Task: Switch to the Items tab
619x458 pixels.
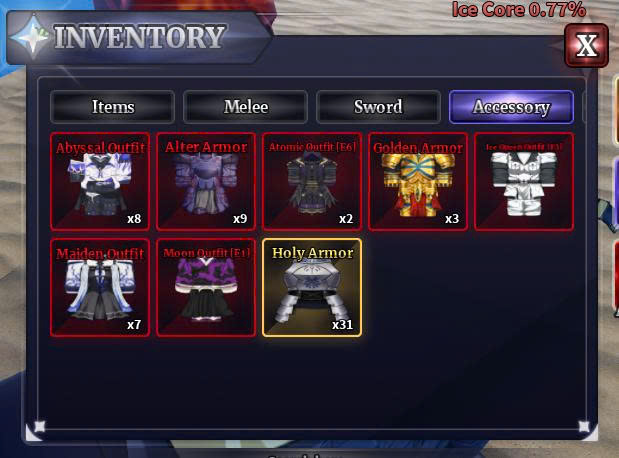Action: pyautogui.click(x=113, y=107)
